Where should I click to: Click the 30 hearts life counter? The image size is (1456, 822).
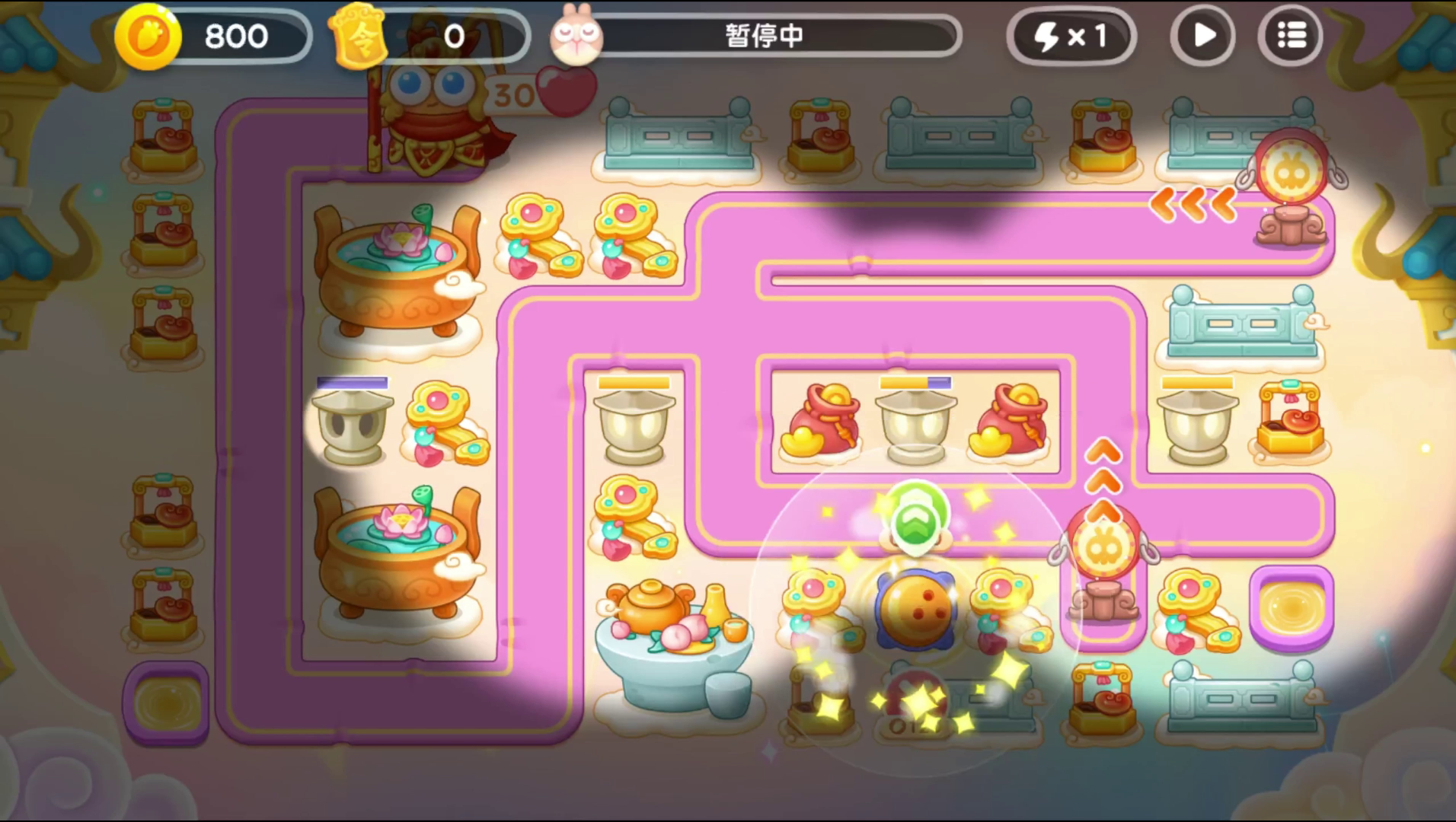(x=529, y=91)
